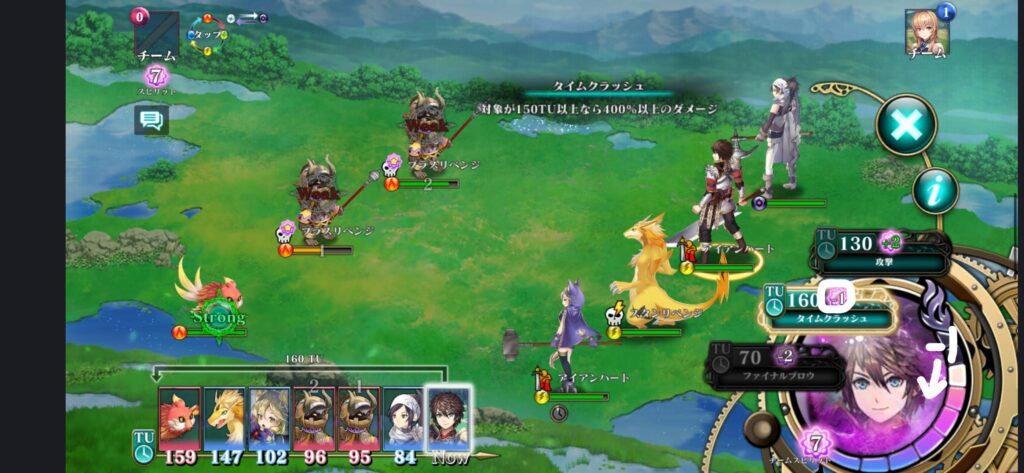Open the chat speech bubble icon
1024x473 pixels.
pos(151,121)
